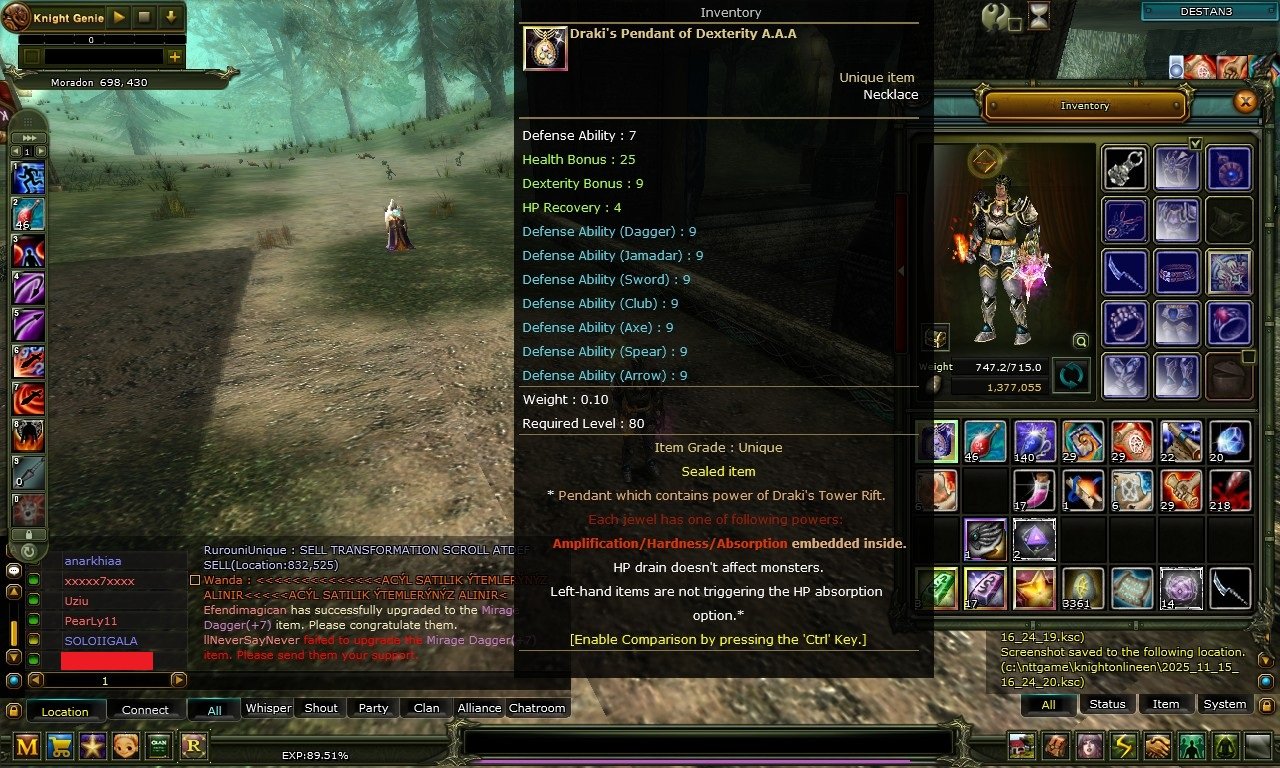This screenshot has height=768, width=1280.
Task: Stop the Knight Genie
Action: click(x=144, y=17)
